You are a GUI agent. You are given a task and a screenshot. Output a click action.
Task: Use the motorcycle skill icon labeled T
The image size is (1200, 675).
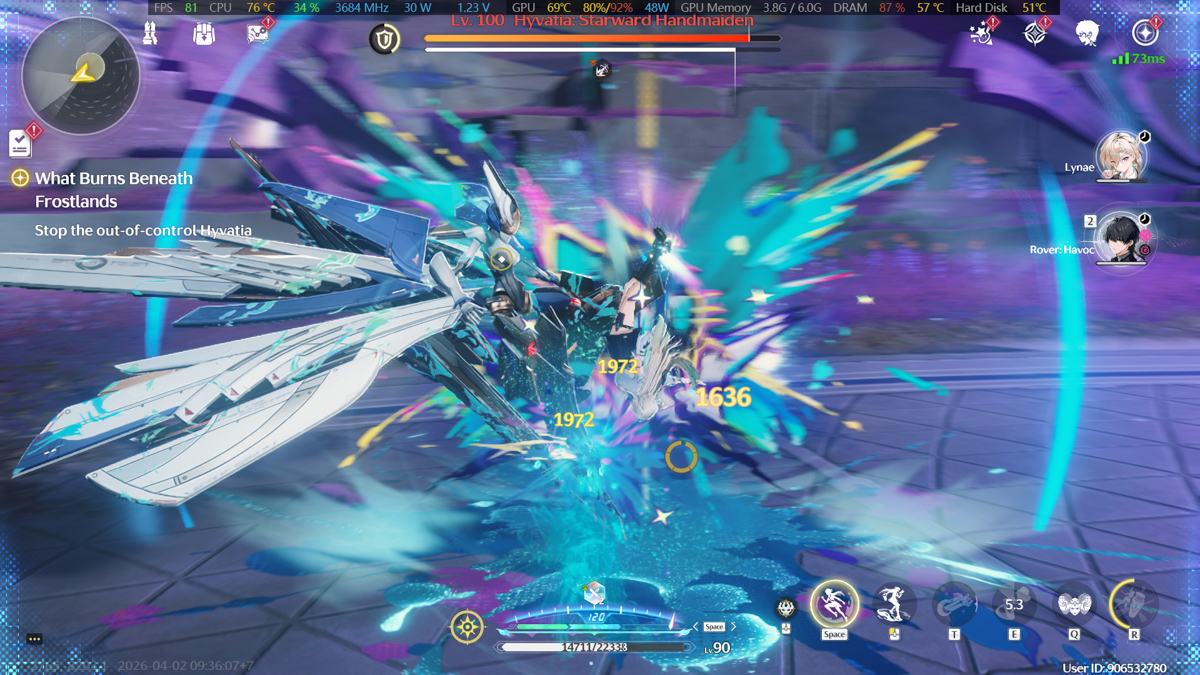(x=954, y=604)
